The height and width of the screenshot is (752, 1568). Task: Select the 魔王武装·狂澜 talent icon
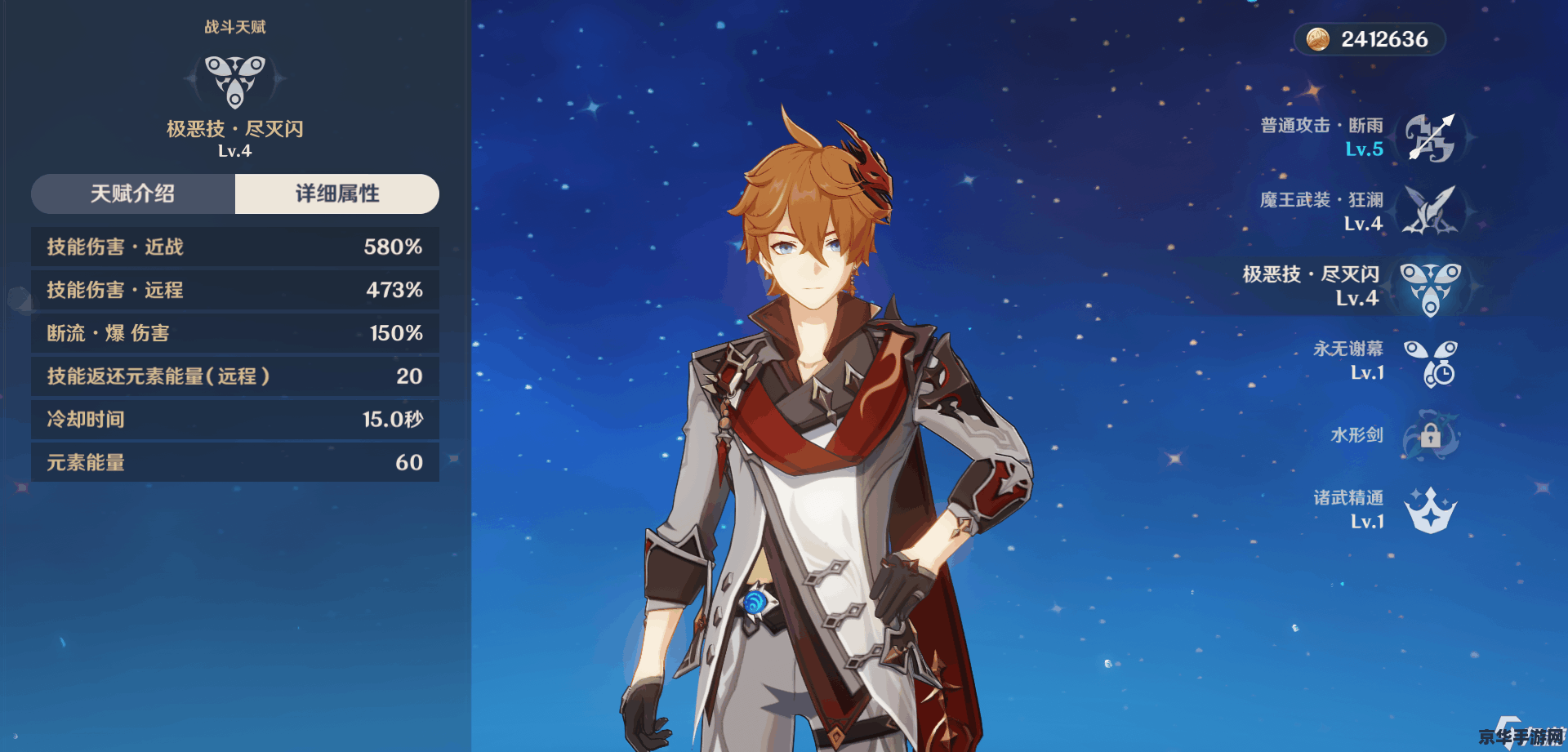(1430, 211)
